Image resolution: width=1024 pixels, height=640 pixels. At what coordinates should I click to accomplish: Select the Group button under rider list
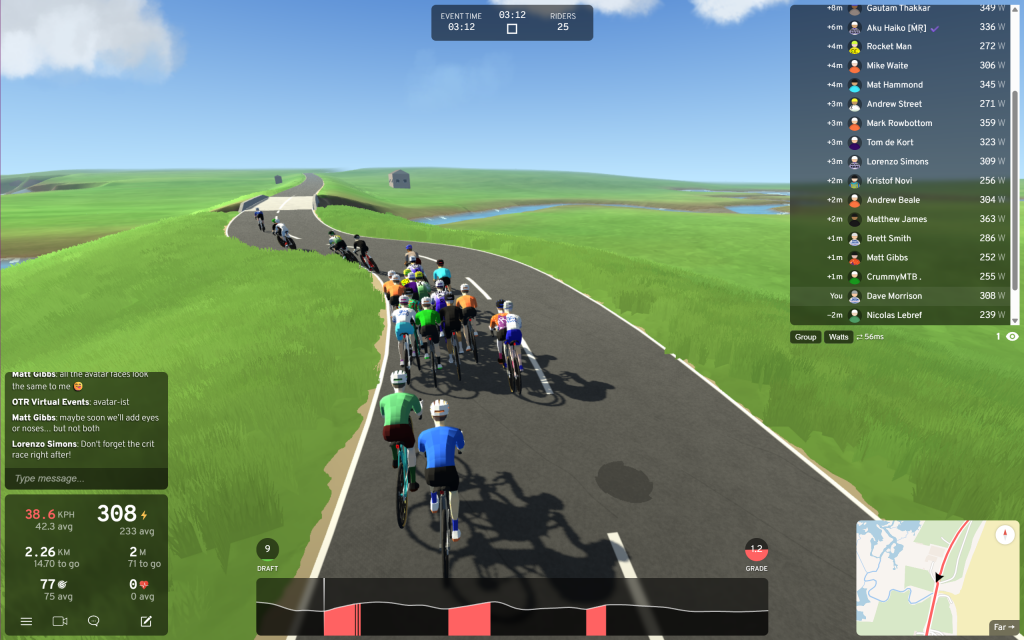(x=805, y=337)
